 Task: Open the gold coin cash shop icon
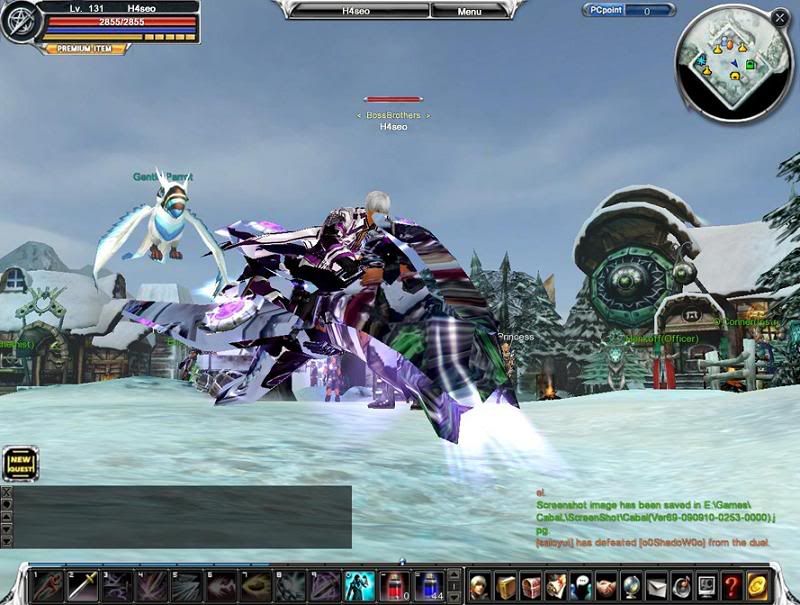(757, 586)
